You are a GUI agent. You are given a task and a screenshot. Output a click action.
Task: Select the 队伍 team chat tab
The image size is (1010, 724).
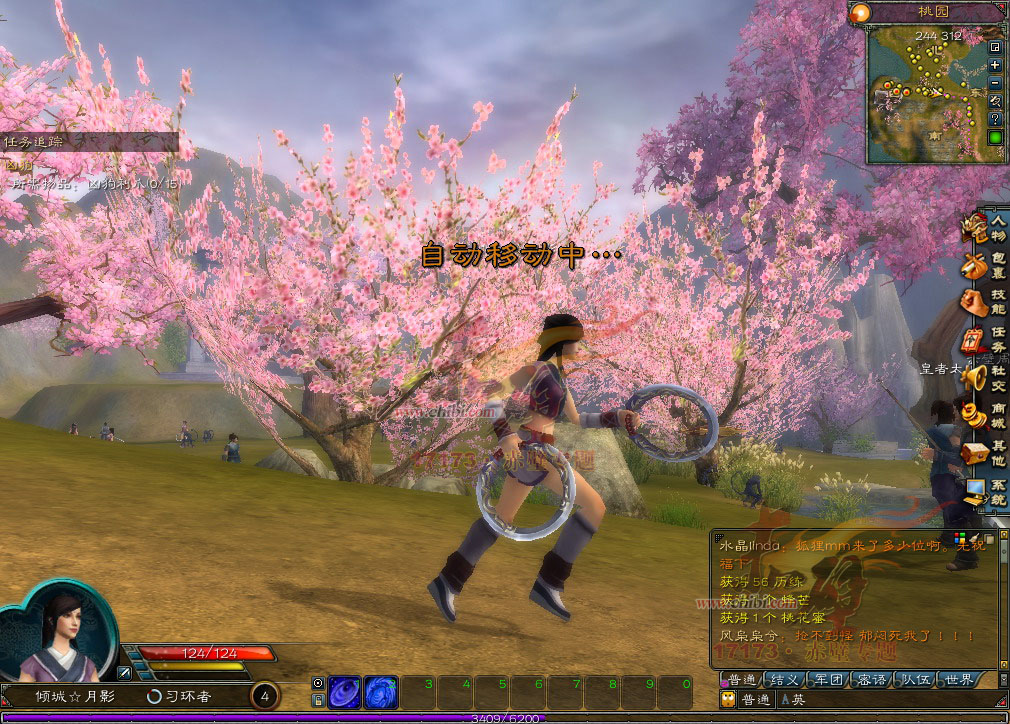click(x=916, y=680)
